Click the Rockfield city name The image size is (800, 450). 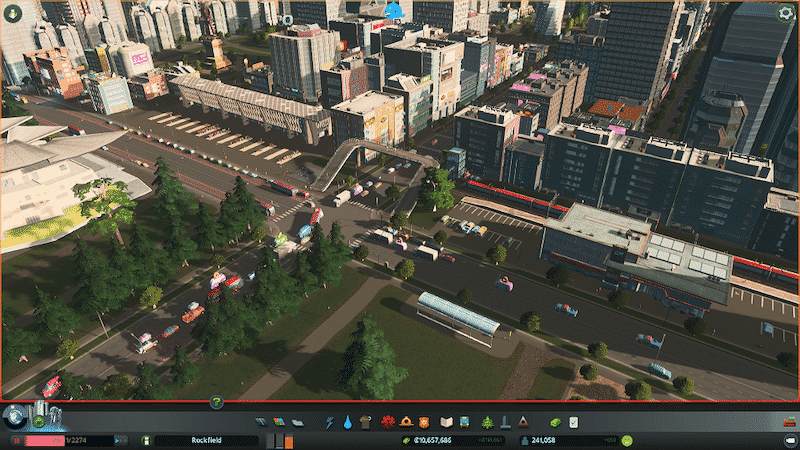tap(206, 440)
